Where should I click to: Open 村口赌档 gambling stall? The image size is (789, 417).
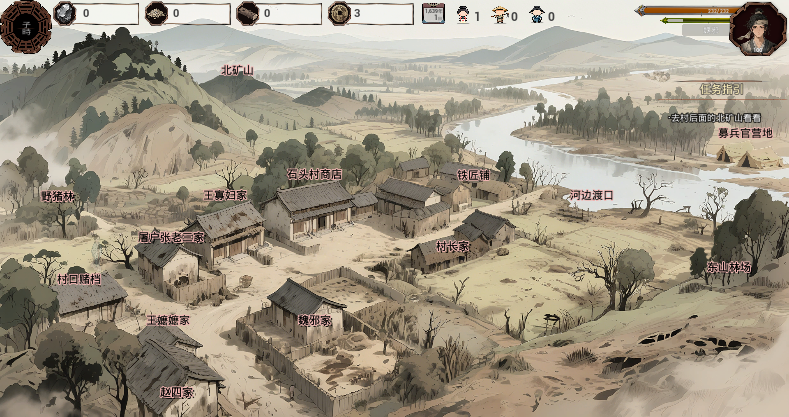pyautogui.click(x=78, y=280)
